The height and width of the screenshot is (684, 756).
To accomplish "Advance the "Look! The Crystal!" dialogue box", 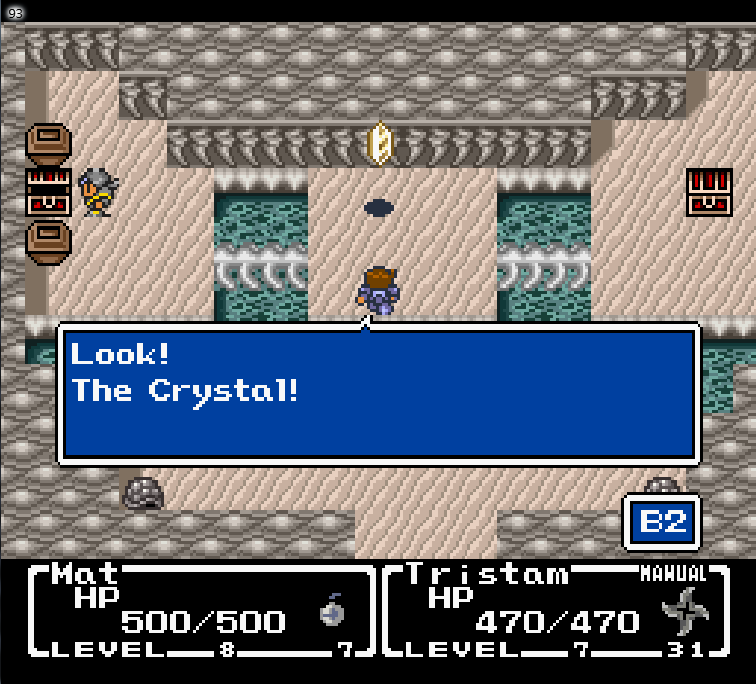I will point(378,393).
